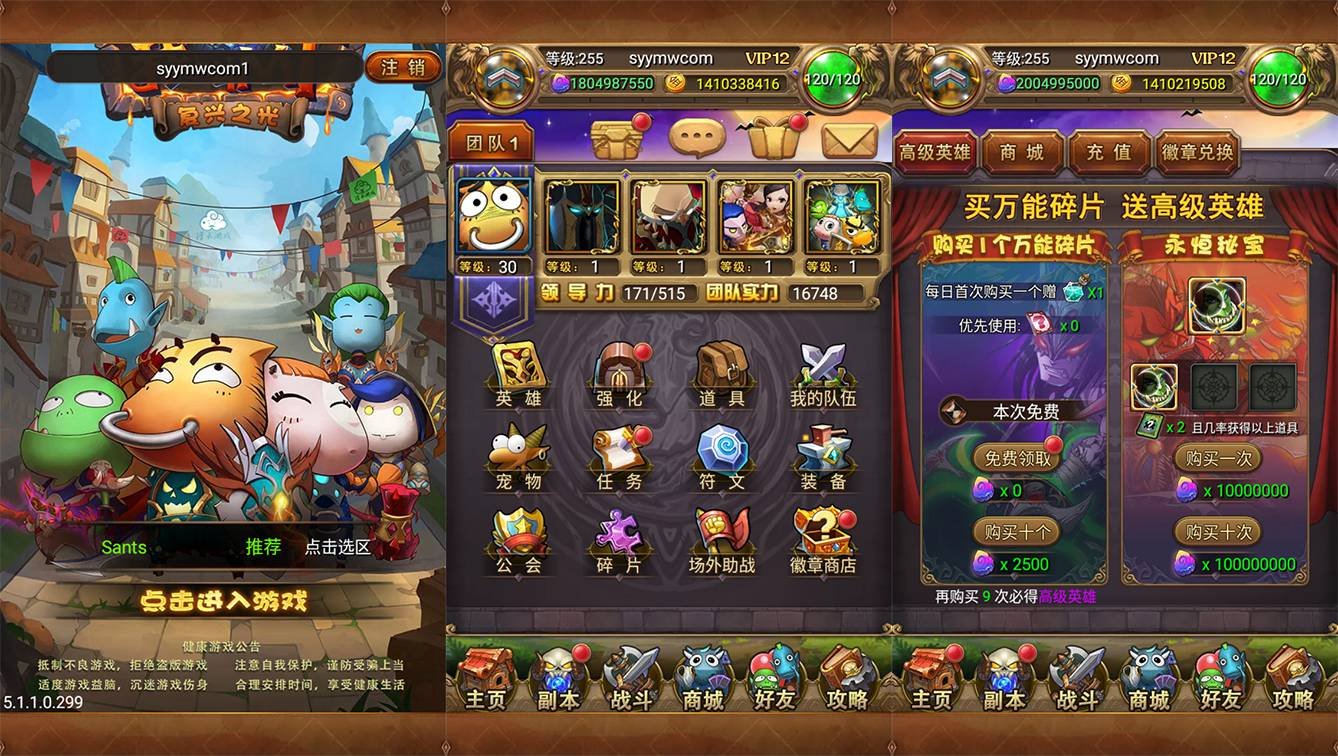Open the 道具 items backpack
This screenshot has height=756, width=1338.
722,375
